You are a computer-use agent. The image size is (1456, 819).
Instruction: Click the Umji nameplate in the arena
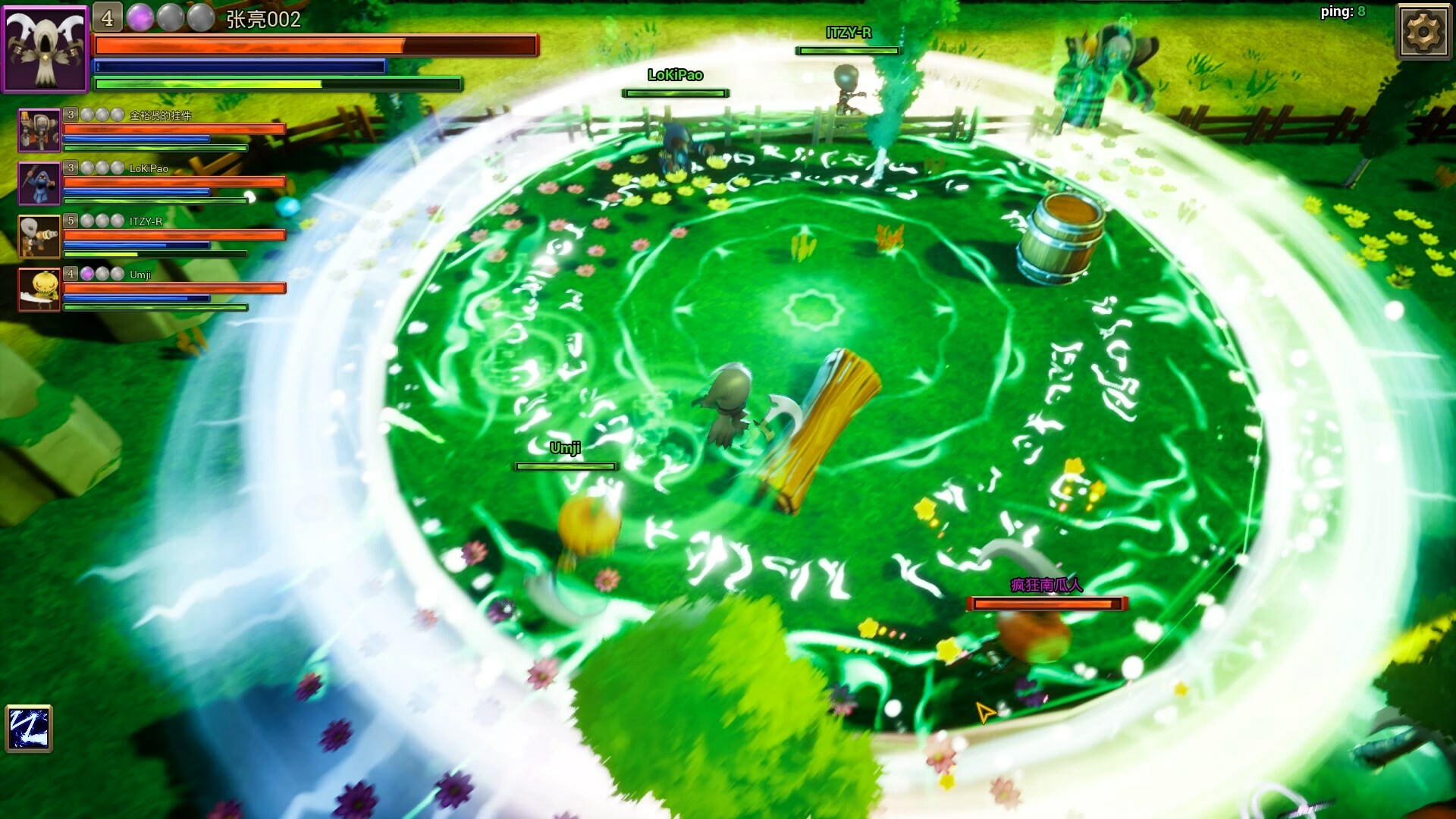(x=564, y=449)
